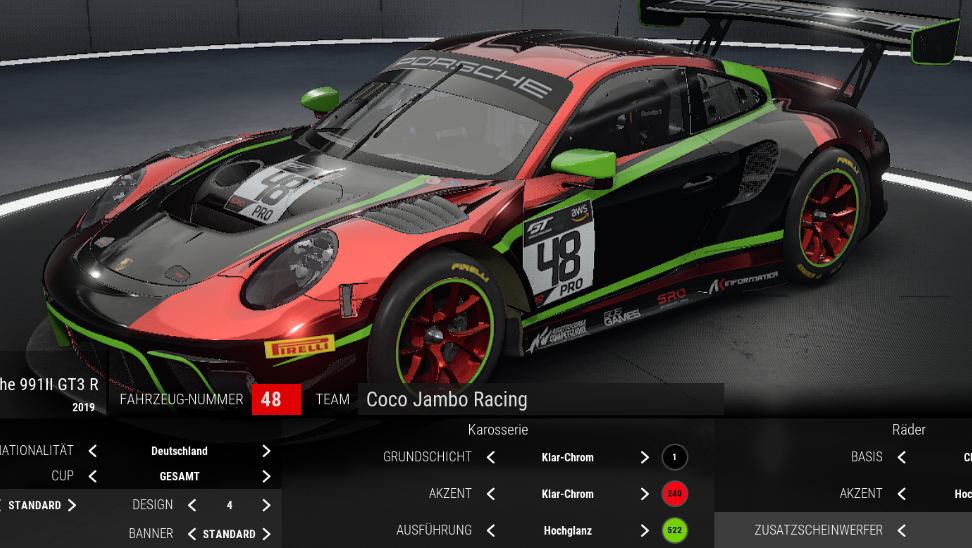This screenshot has height=548, width=972.
Task: Select previous Nationalität option
Action: (x=93, y=451)
